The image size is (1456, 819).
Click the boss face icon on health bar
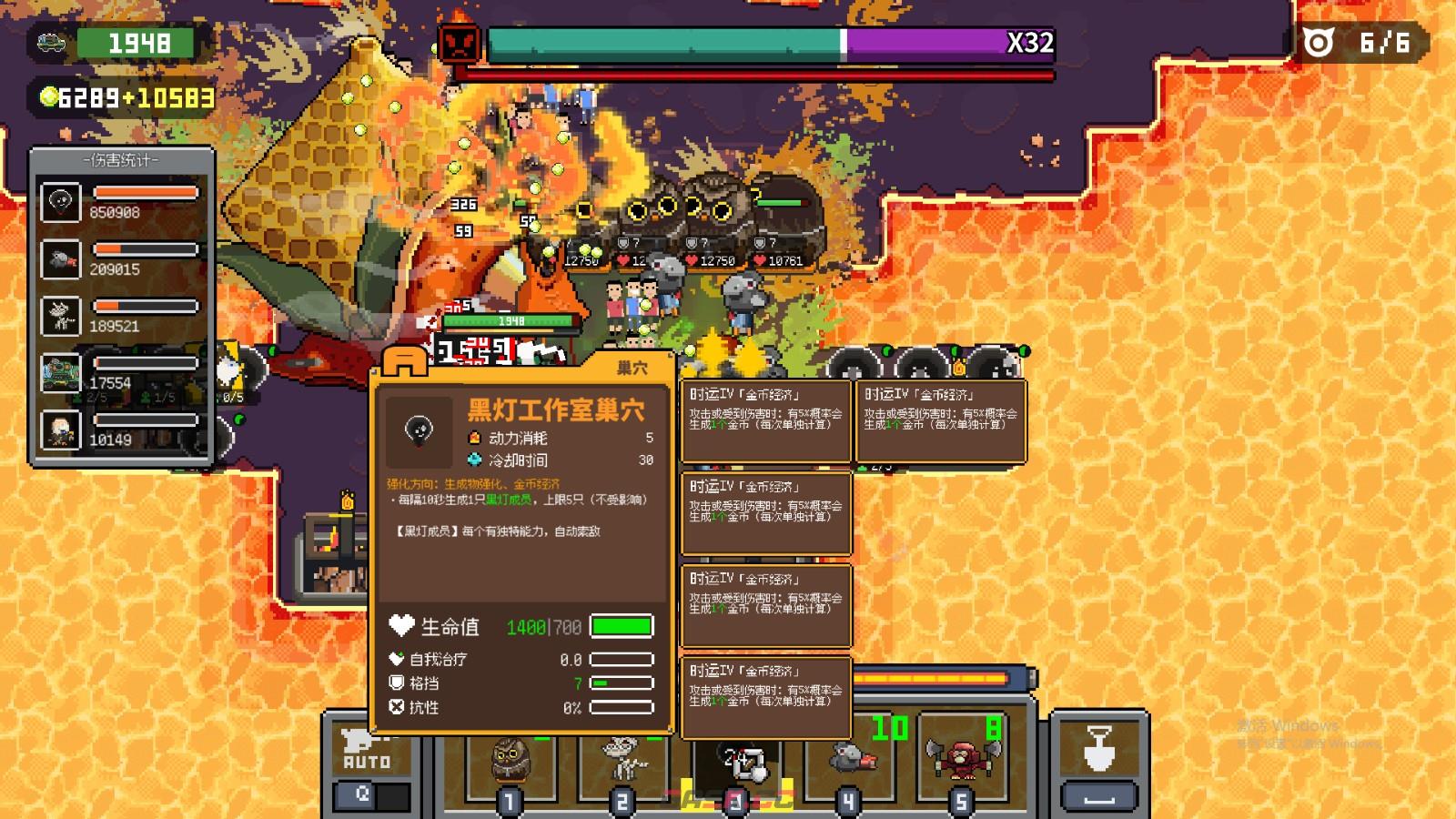pyautogui.click(x=460, y=42)
